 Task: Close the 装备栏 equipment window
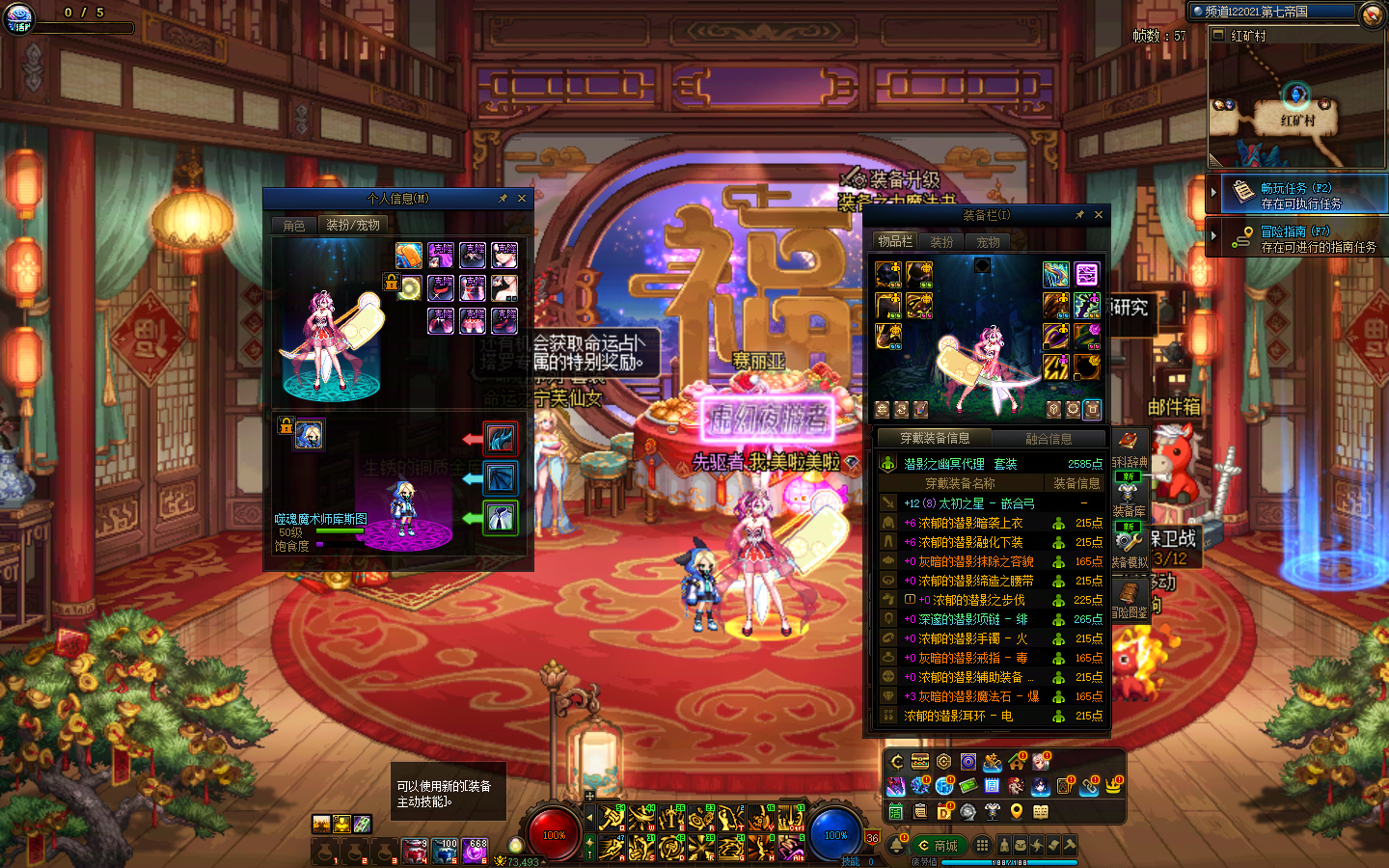(1099, 215)
